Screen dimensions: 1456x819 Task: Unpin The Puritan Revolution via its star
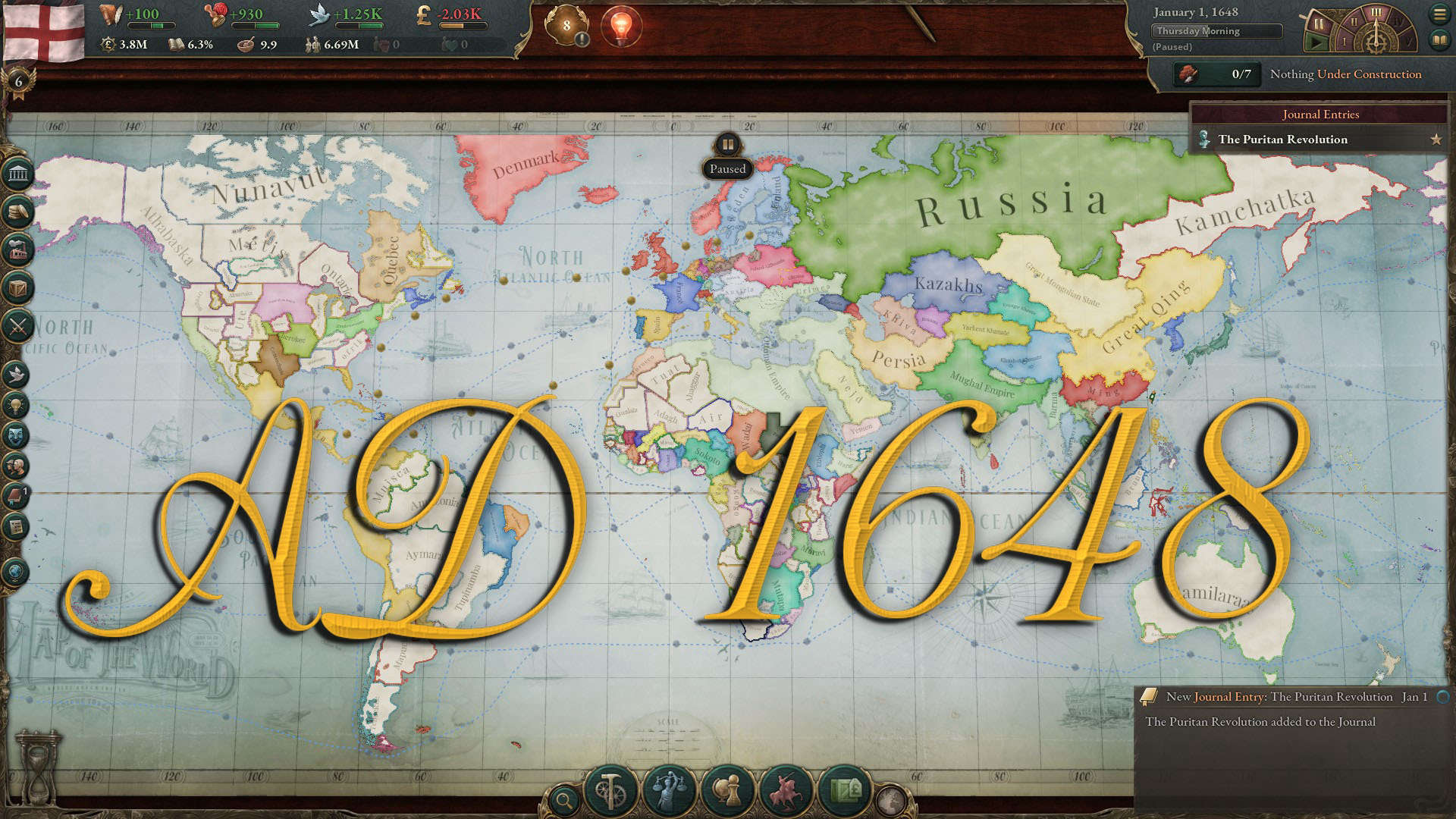(1438, 140)
